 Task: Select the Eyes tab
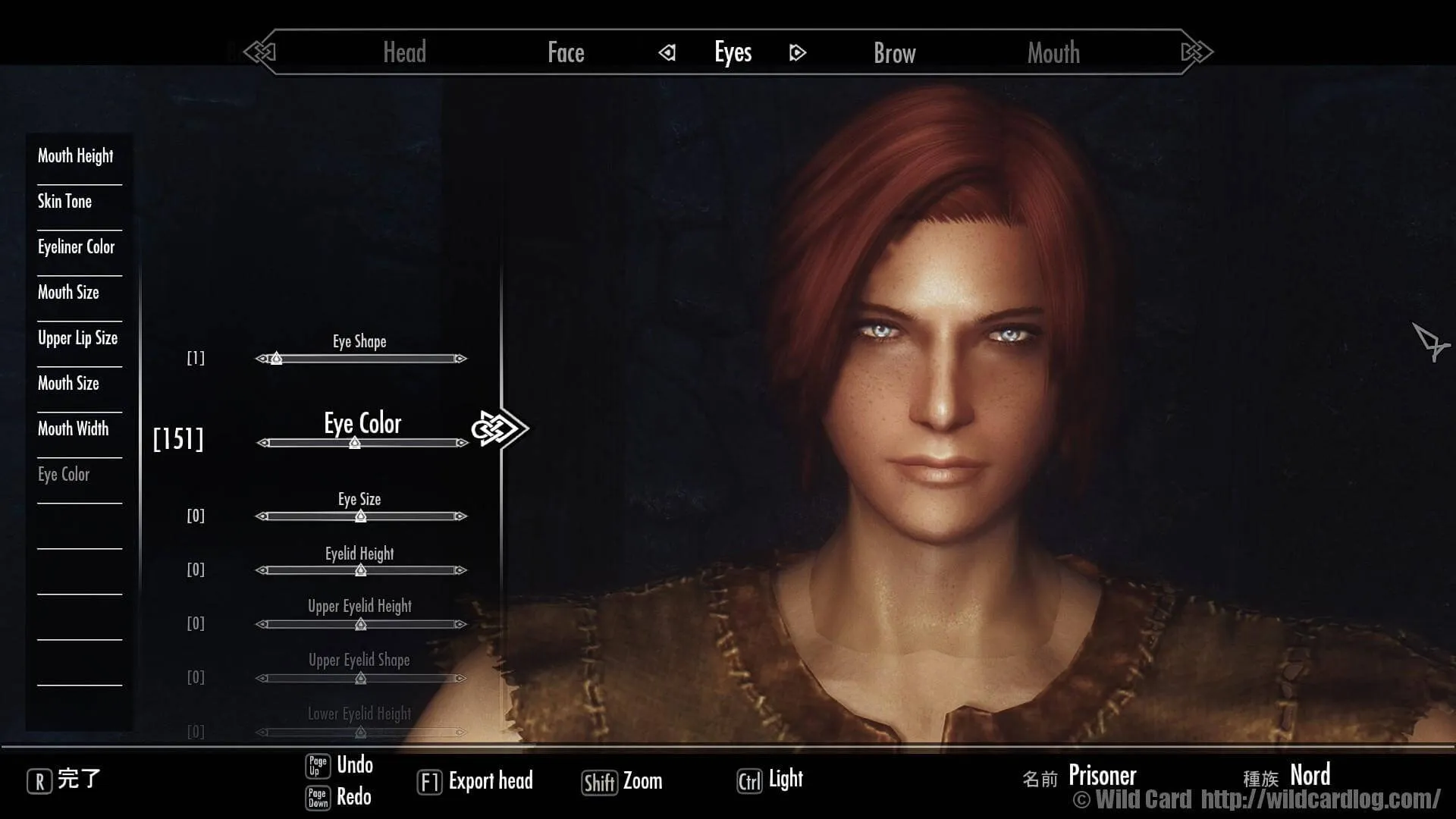733,52
